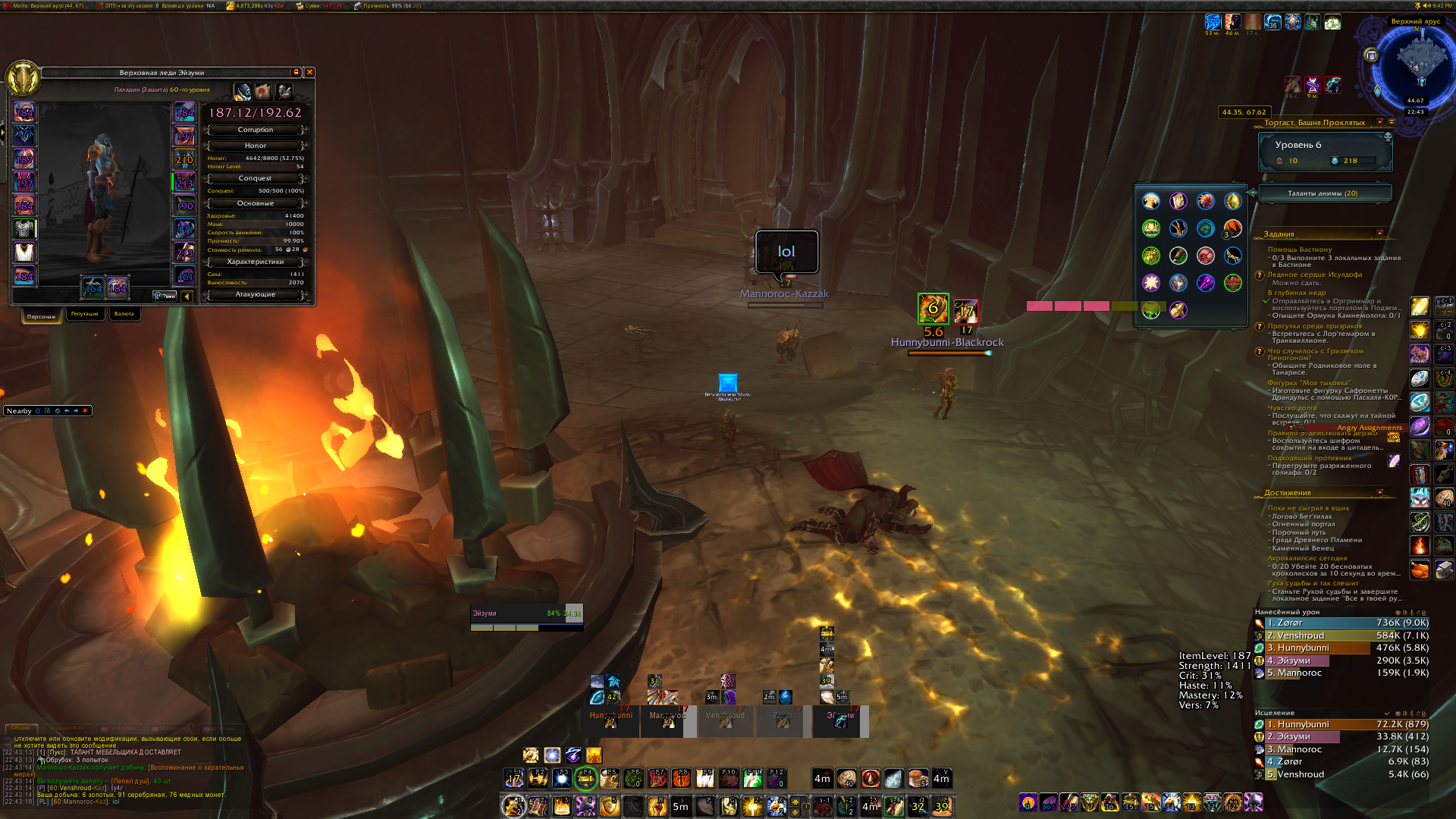Image resolution: width=1456 pixels, height=819 pixels.
Task: Select the Персонаж tab
Action: (42, 316)
